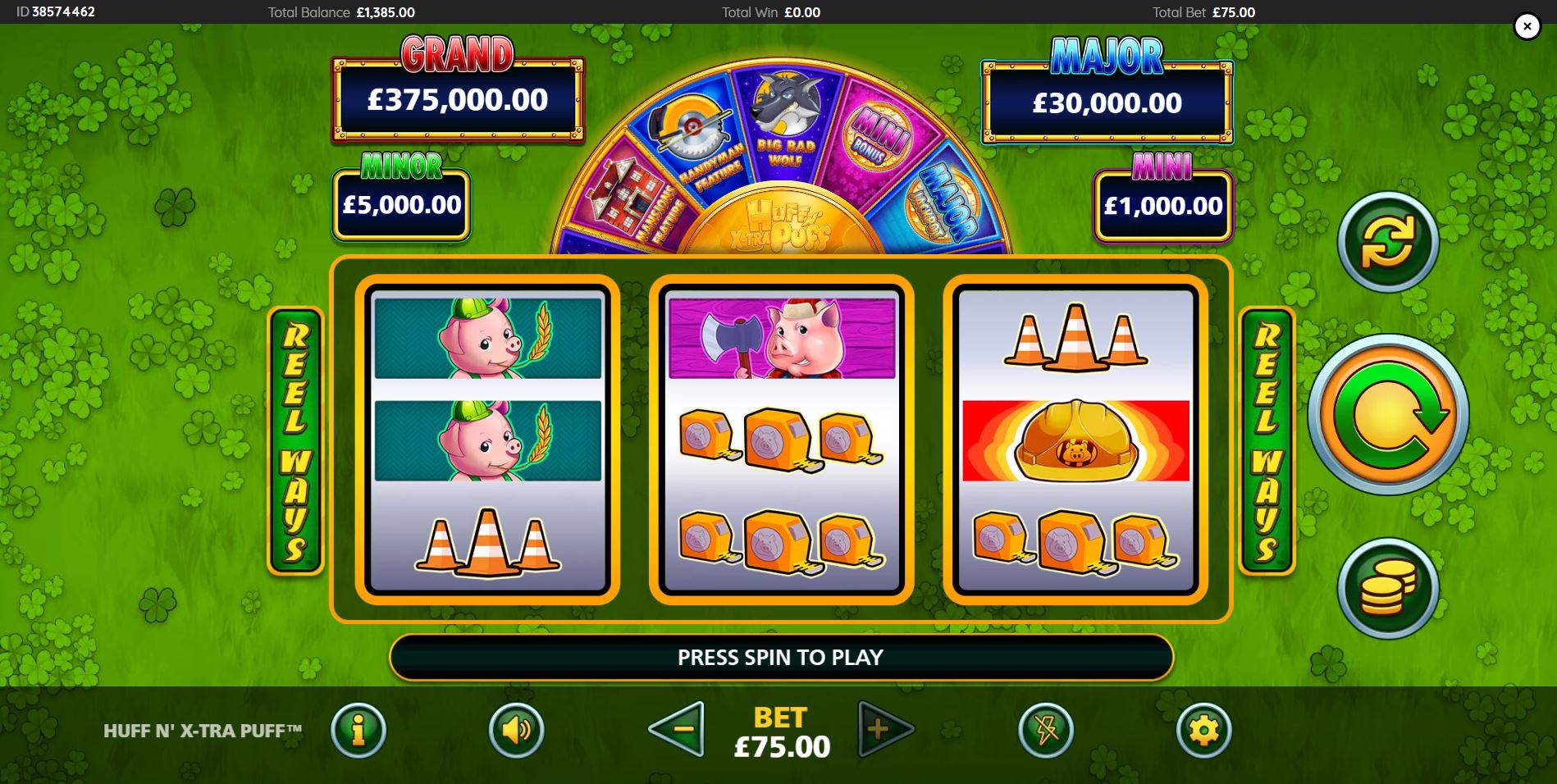Open the game information panel
Screen dimensions: 1557x784
358,731
